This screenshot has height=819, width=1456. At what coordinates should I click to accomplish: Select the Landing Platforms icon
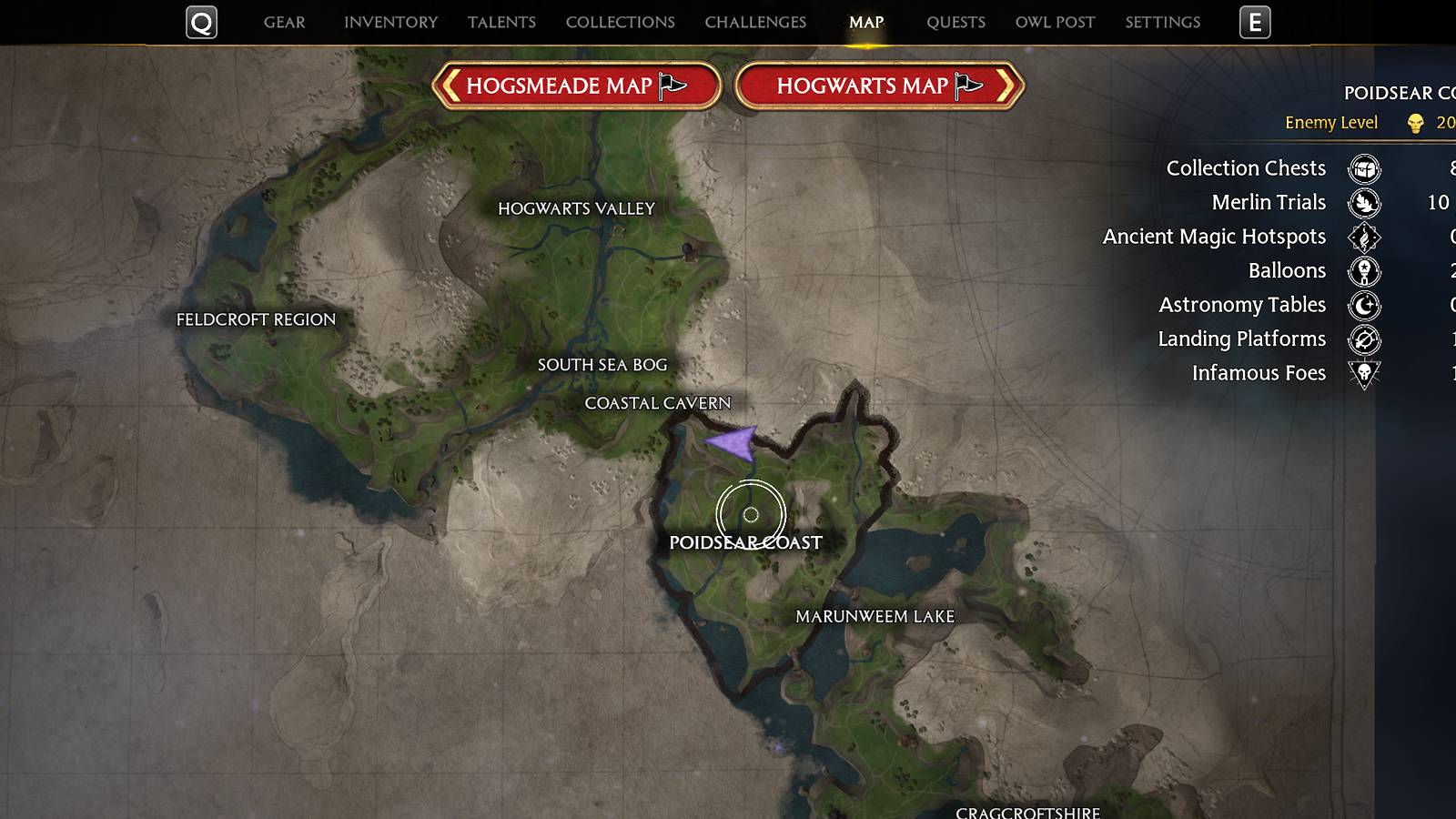[1363, 339]
